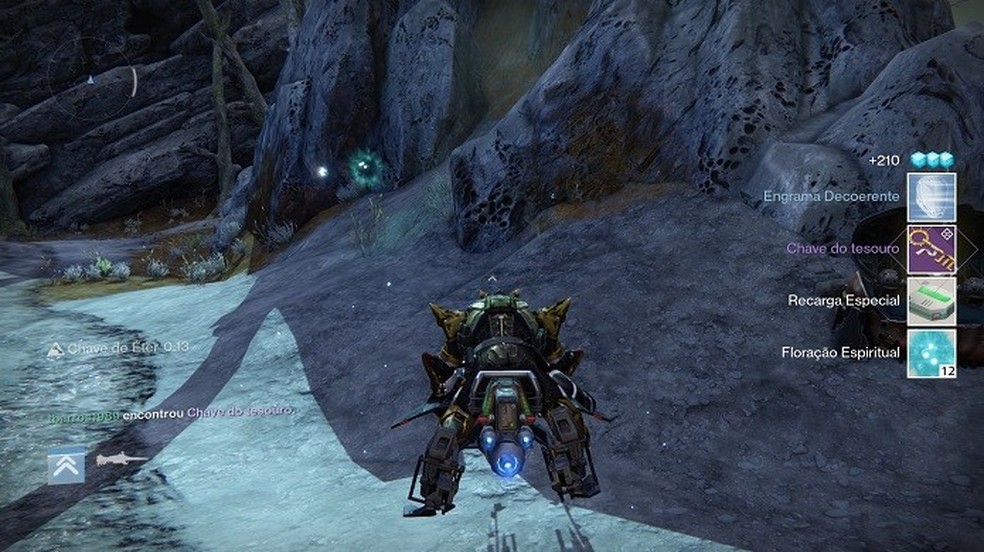The height and width of the screenshot is (552, 984).
Task: Select the Engrama Decoerente loot icon
Action: (931, 198)
